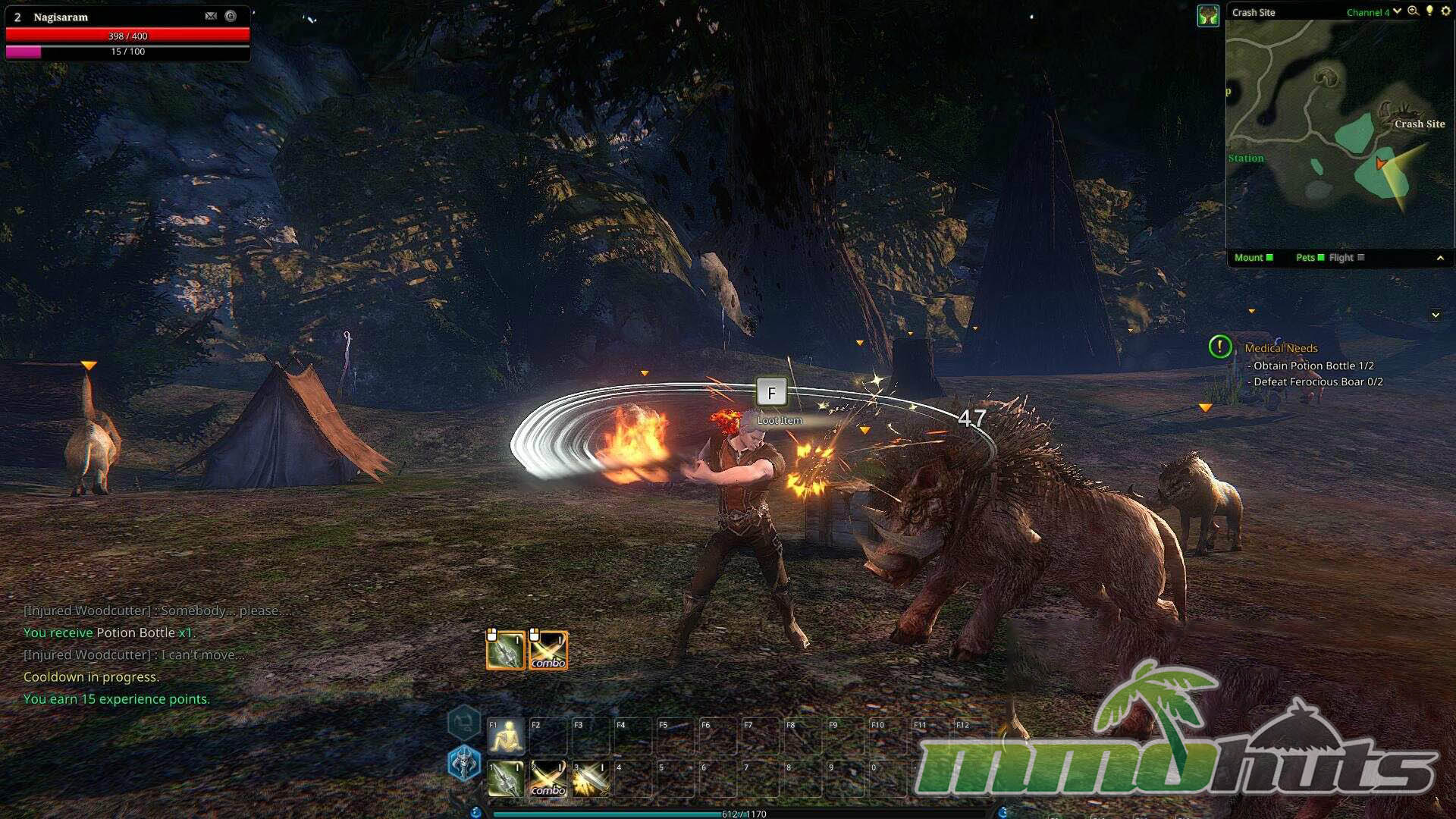Click the round G icon beside the mail
The image size is (1456, 819).
231,16
